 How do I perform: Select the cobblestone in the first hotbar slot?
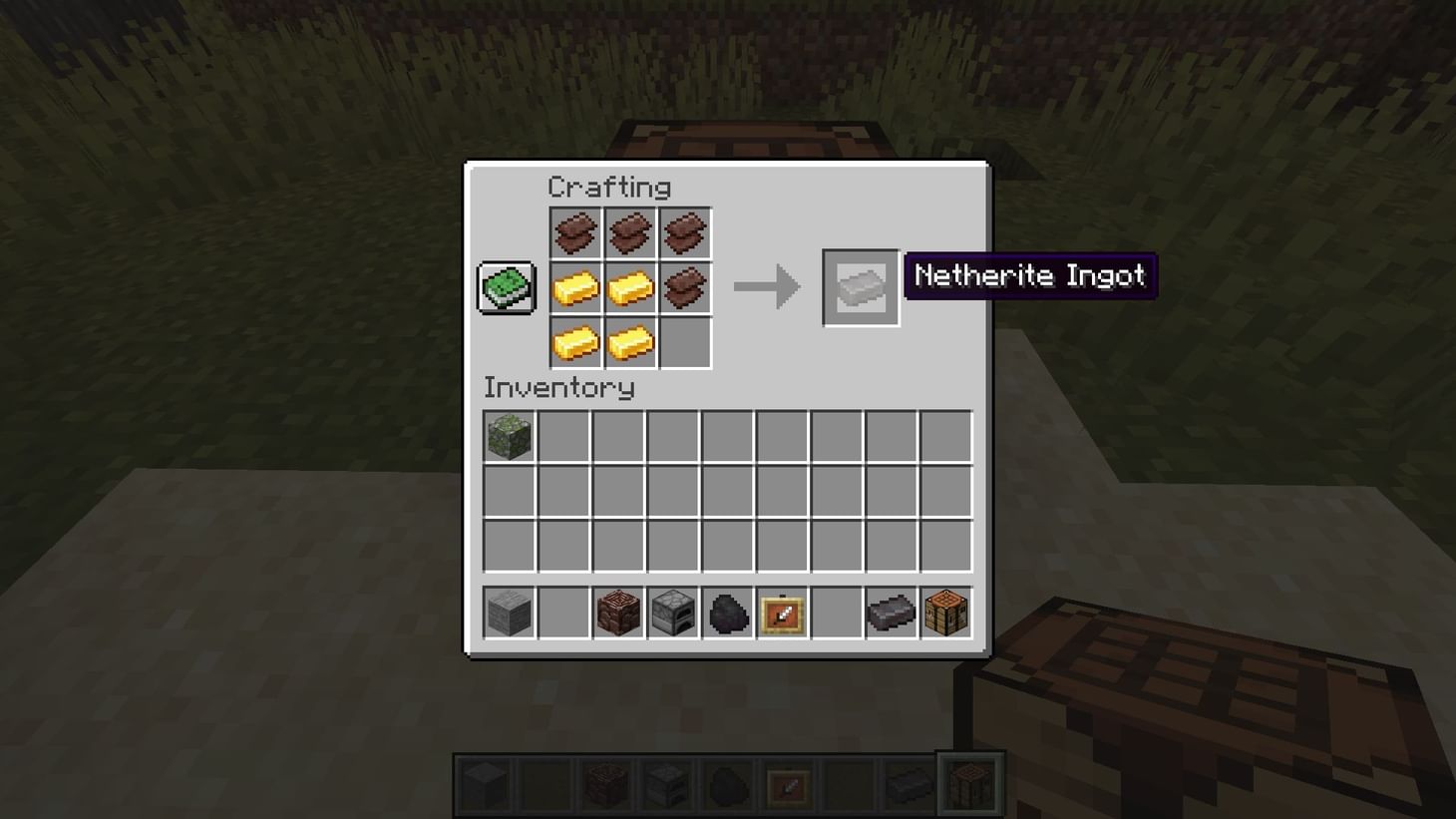click(x=508, y=614)
